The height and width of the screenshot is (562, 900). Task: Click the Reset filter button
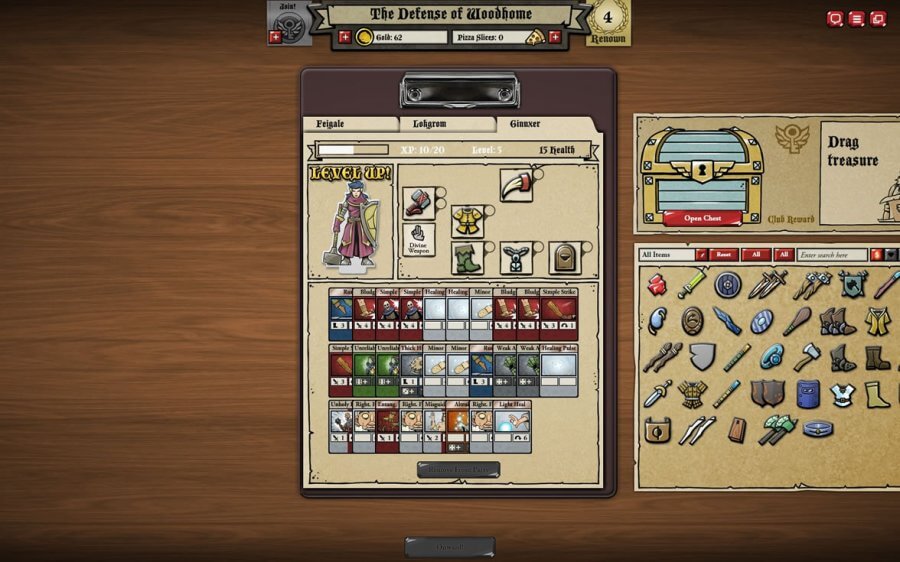click(723, 255)
